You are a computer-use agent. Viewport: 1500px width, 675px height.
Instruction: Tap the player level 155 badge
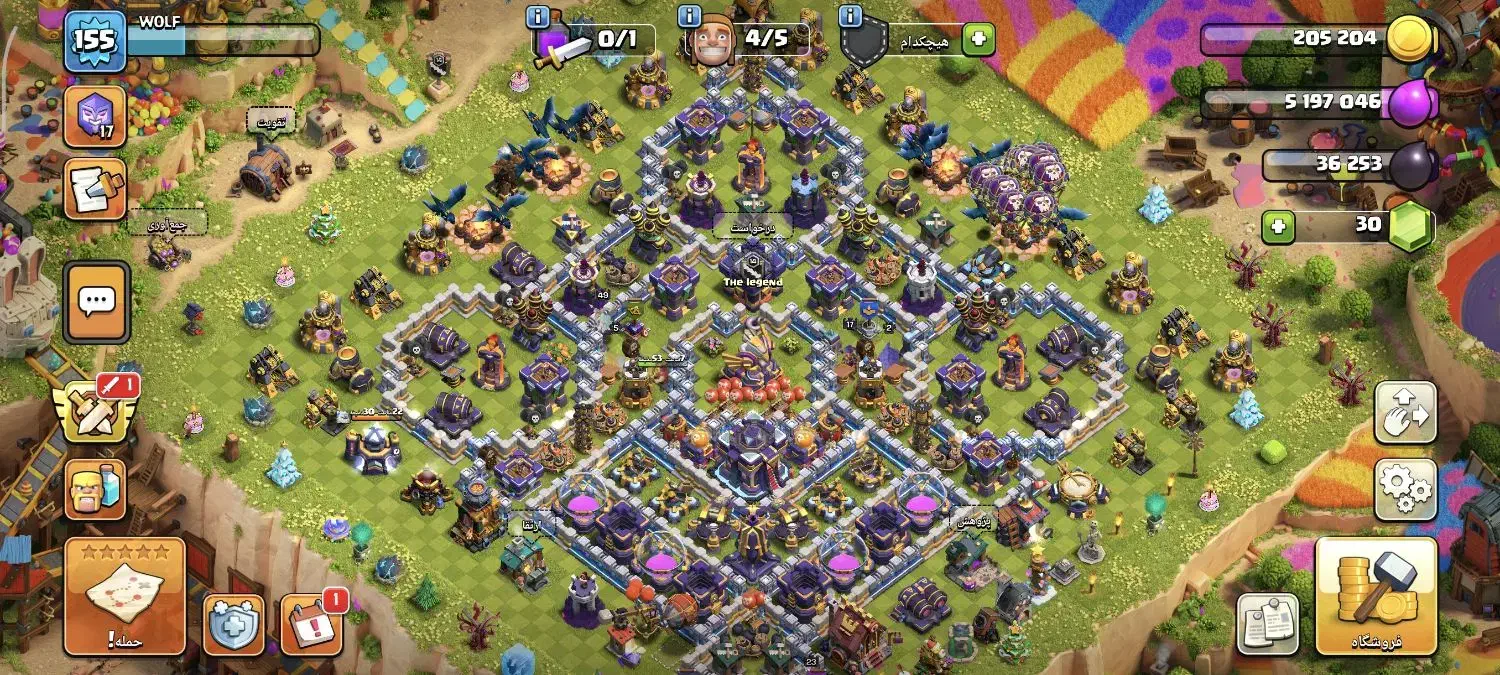coord(95,41)
